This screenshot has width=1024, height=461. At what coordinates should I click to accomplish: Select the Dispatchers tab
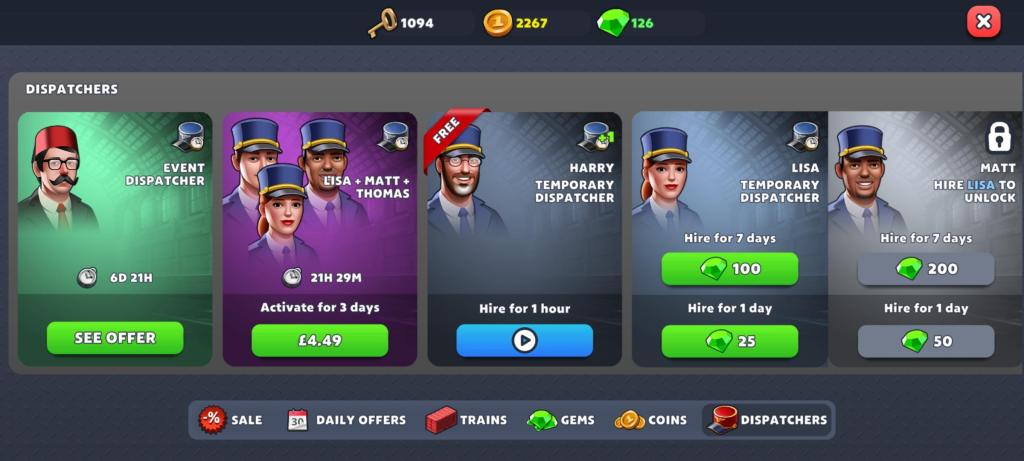click(768, 420)
